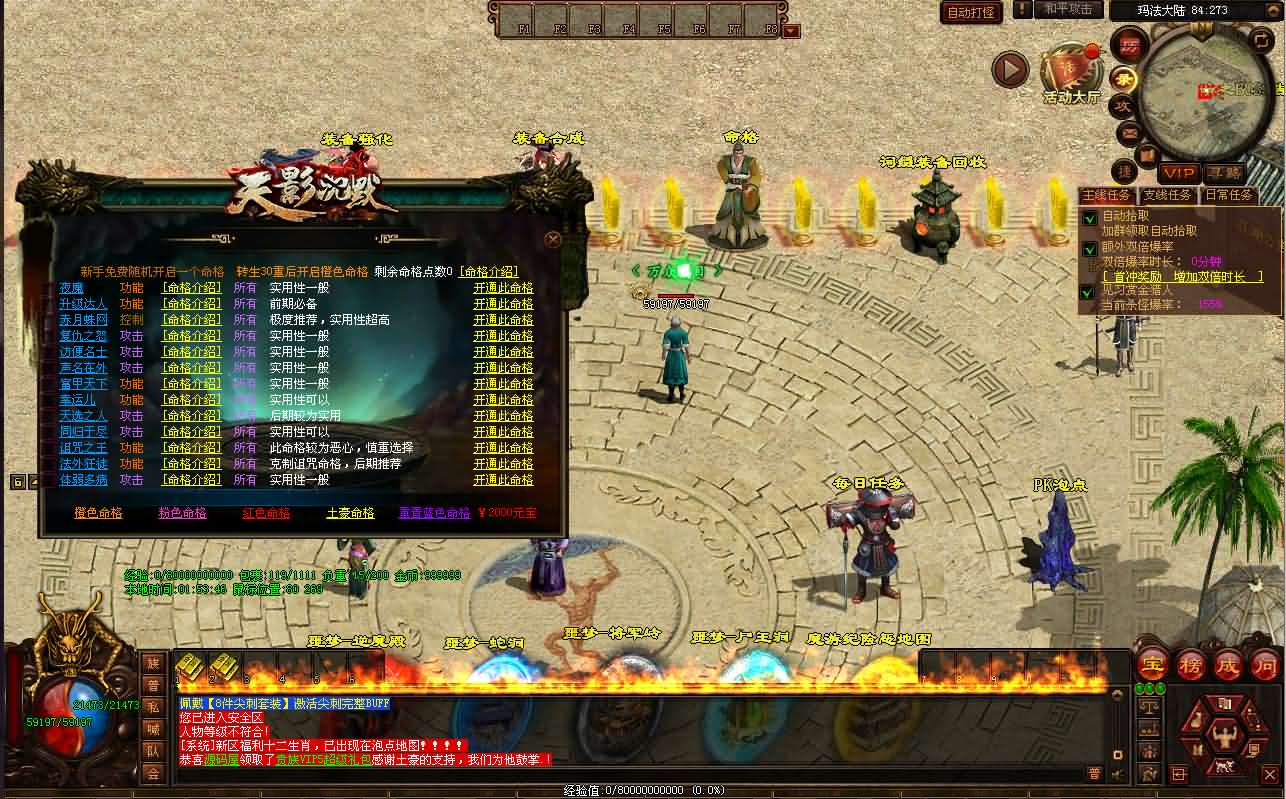Switch to the 日常任务 tab
This screenshot has height=799, width=1286.
tap(1228, 196)
